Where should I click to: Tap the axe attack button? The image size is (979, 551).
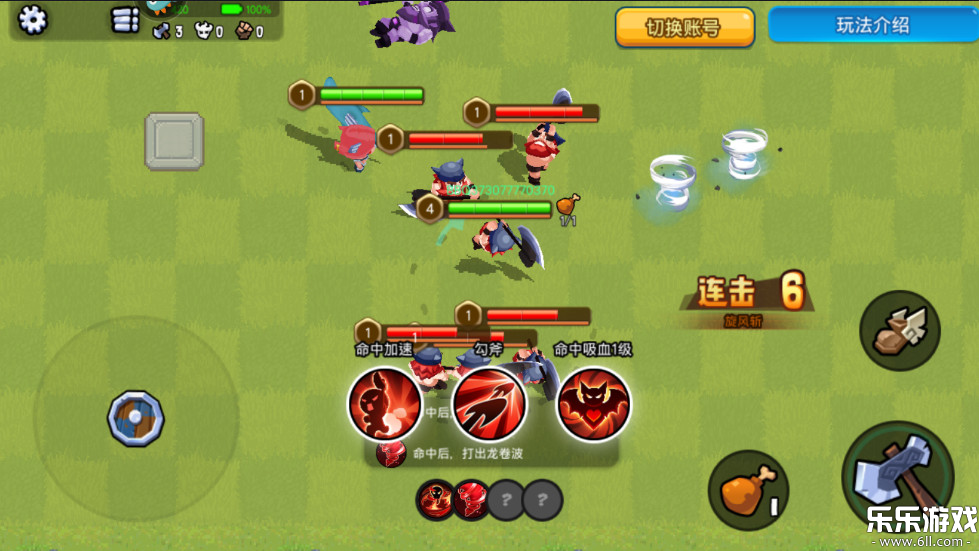point(897,477)
